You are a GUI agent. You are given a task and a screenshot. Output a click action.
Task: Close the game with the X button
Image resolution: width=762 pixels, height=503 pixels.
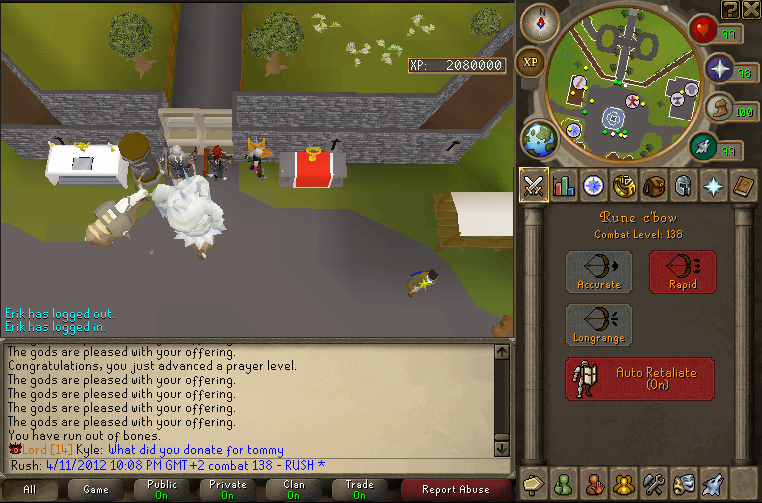pyautogui.click(x=751, y=9)
